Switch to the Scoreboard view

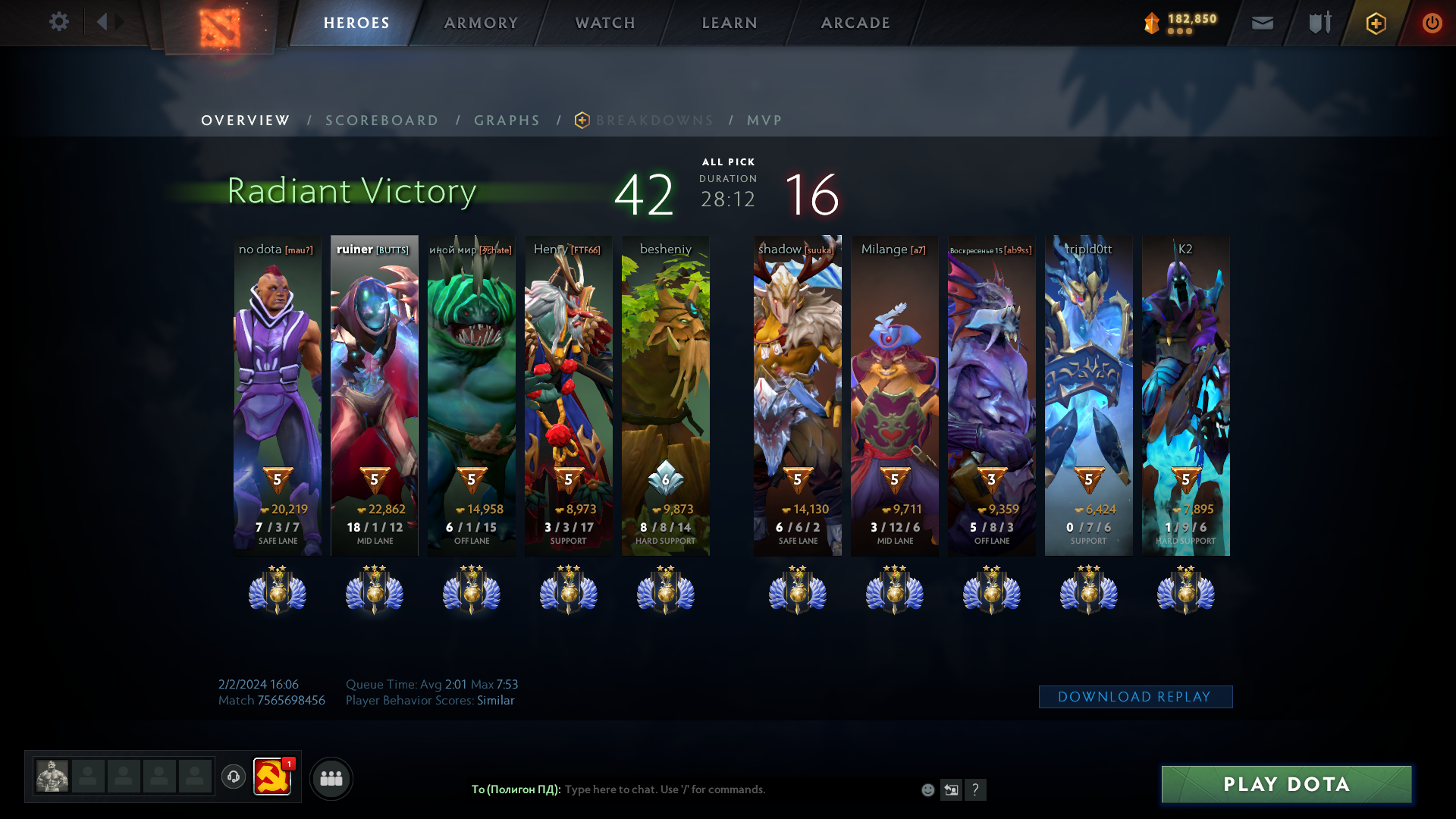tap(381, 121)
